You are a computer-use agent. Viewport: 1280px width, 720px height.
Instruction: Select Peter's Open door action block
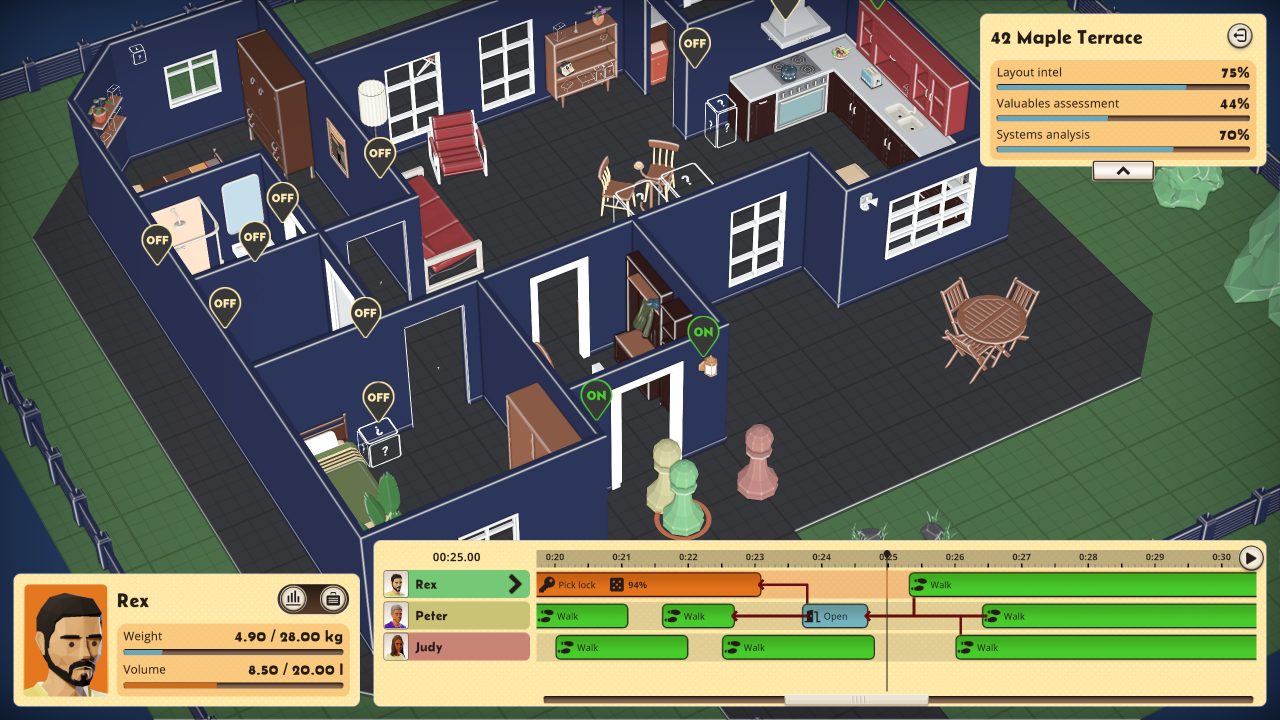point(835,616)
